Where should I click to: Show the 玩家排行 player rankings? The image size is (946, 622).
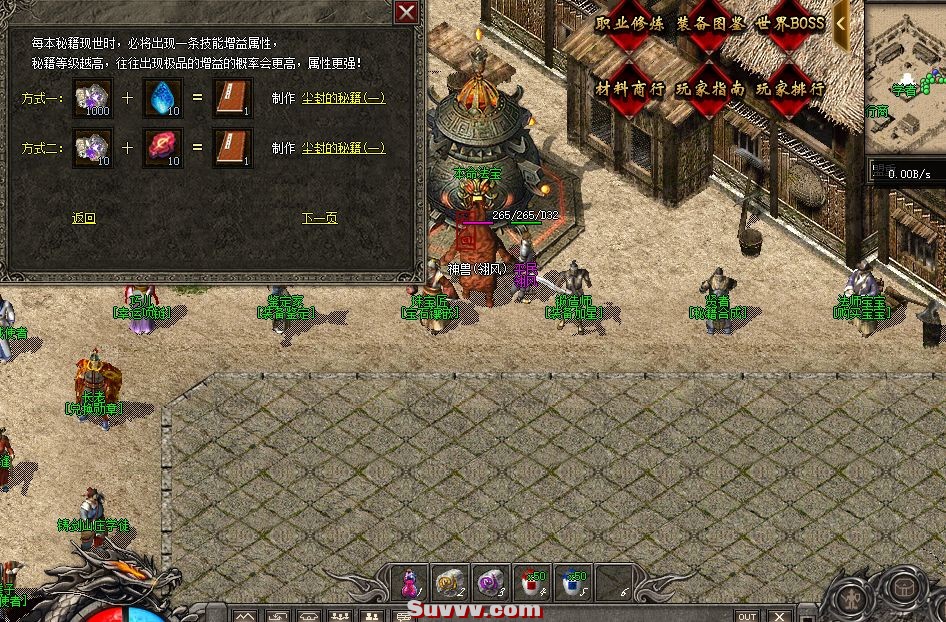(789, 88)
